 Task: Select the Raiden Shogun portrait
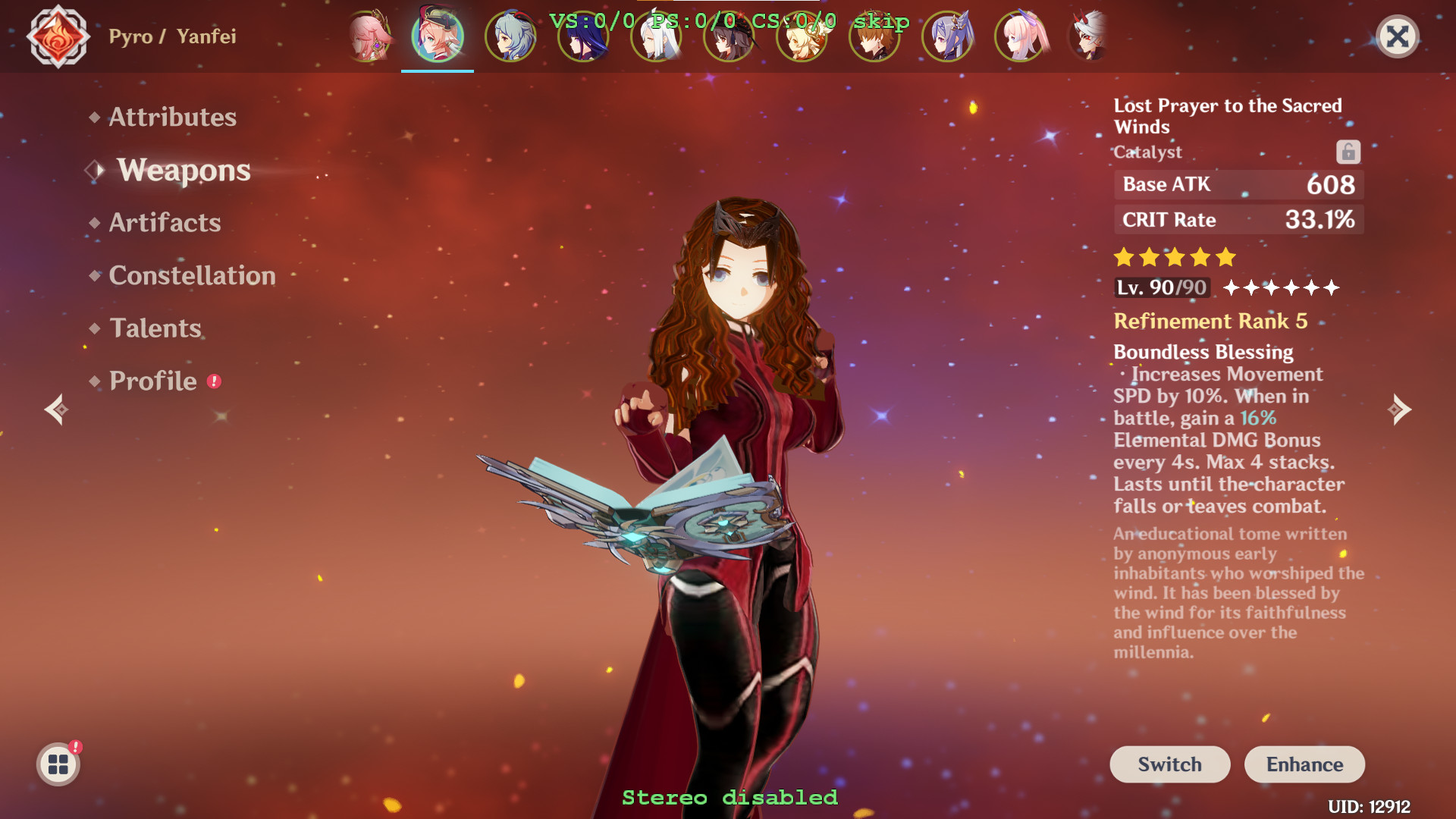(582, 36)
